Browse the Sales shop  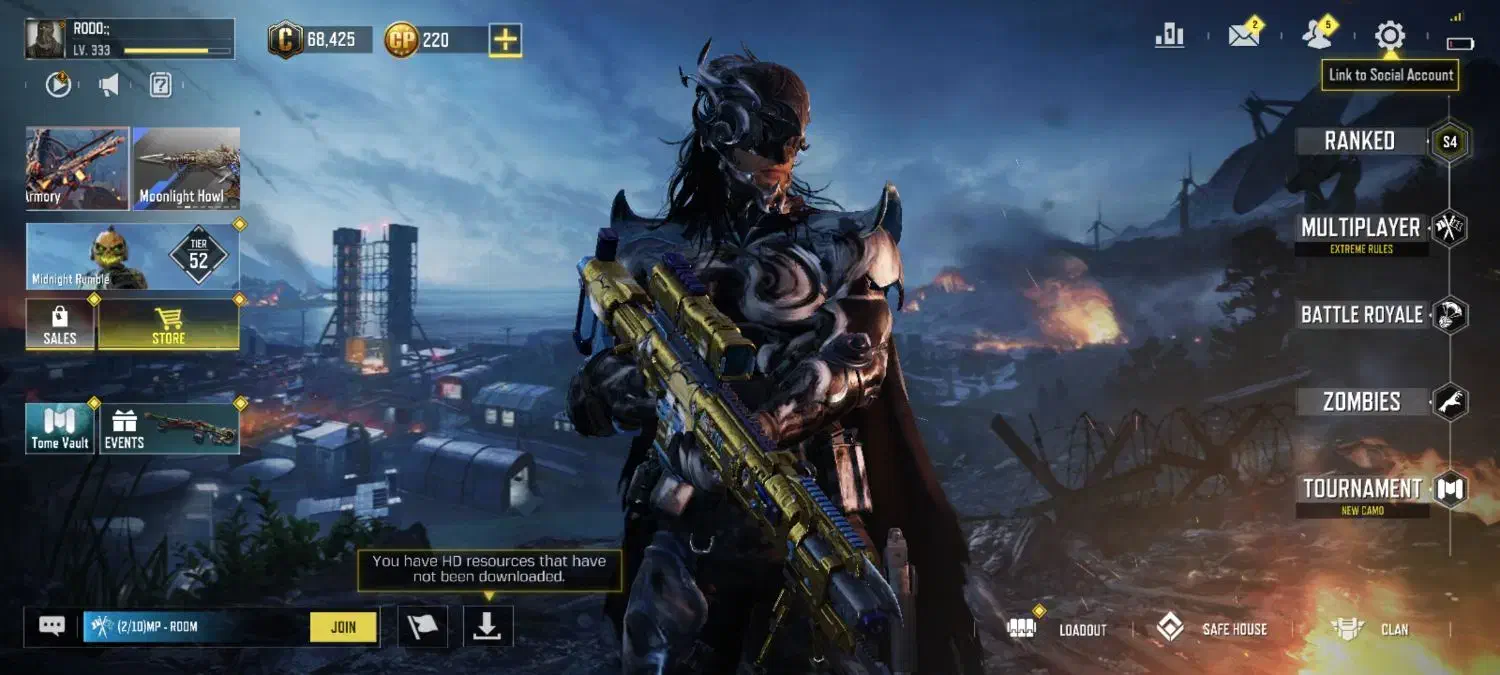coord(60,325)
